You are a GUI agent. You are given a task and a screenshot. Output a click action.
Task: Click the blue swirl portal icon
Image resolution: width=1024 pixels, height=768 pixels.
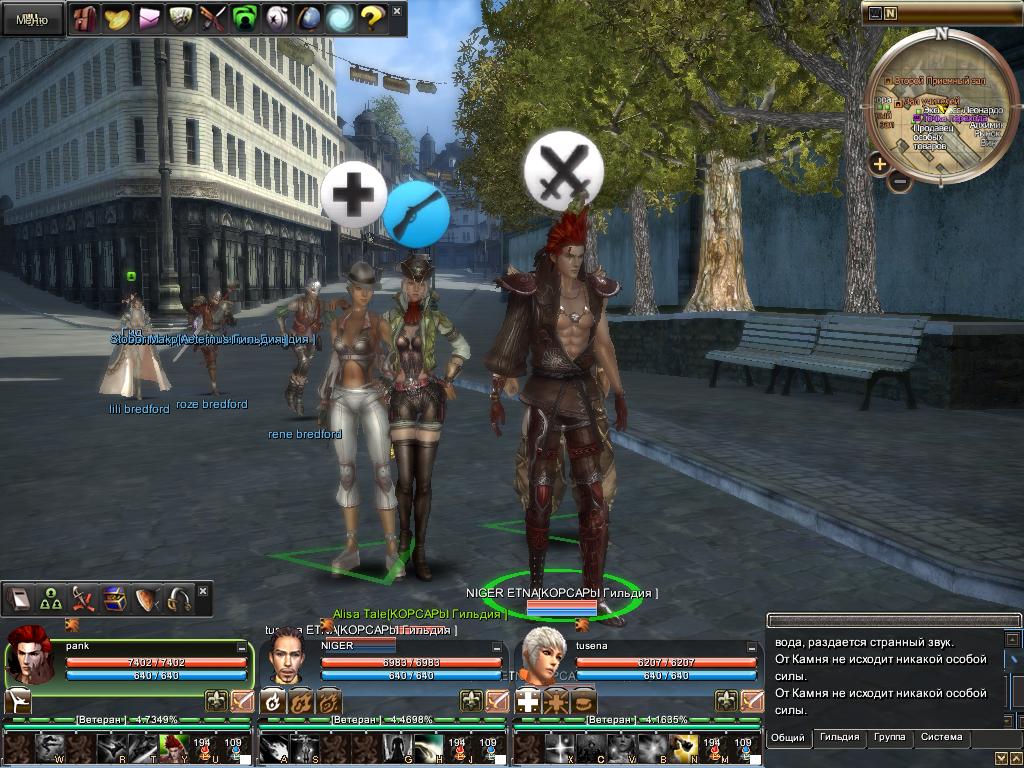tap(339, 19)
